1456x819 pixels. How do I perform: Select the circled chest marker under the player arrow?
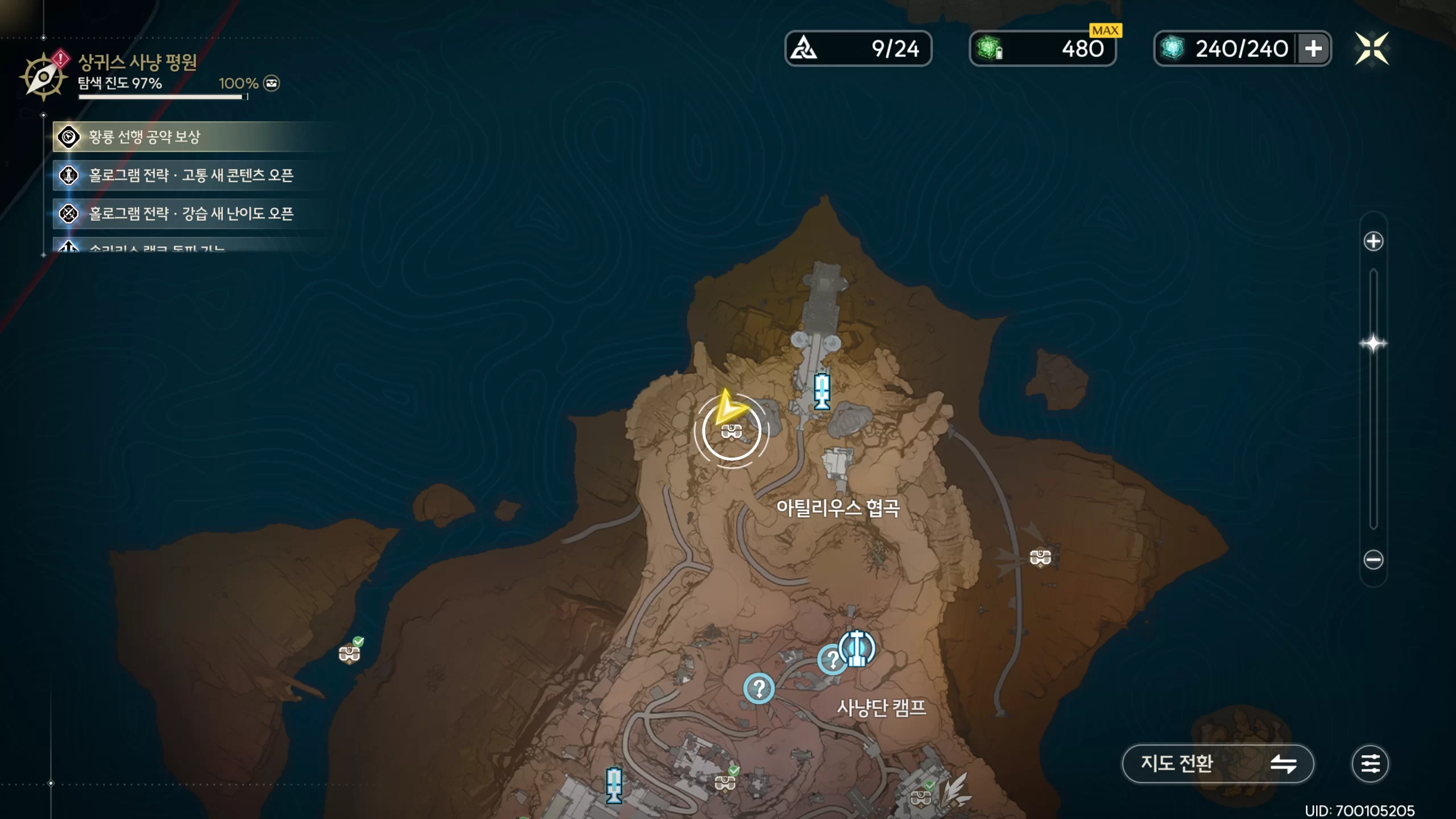tap(731, 432)
